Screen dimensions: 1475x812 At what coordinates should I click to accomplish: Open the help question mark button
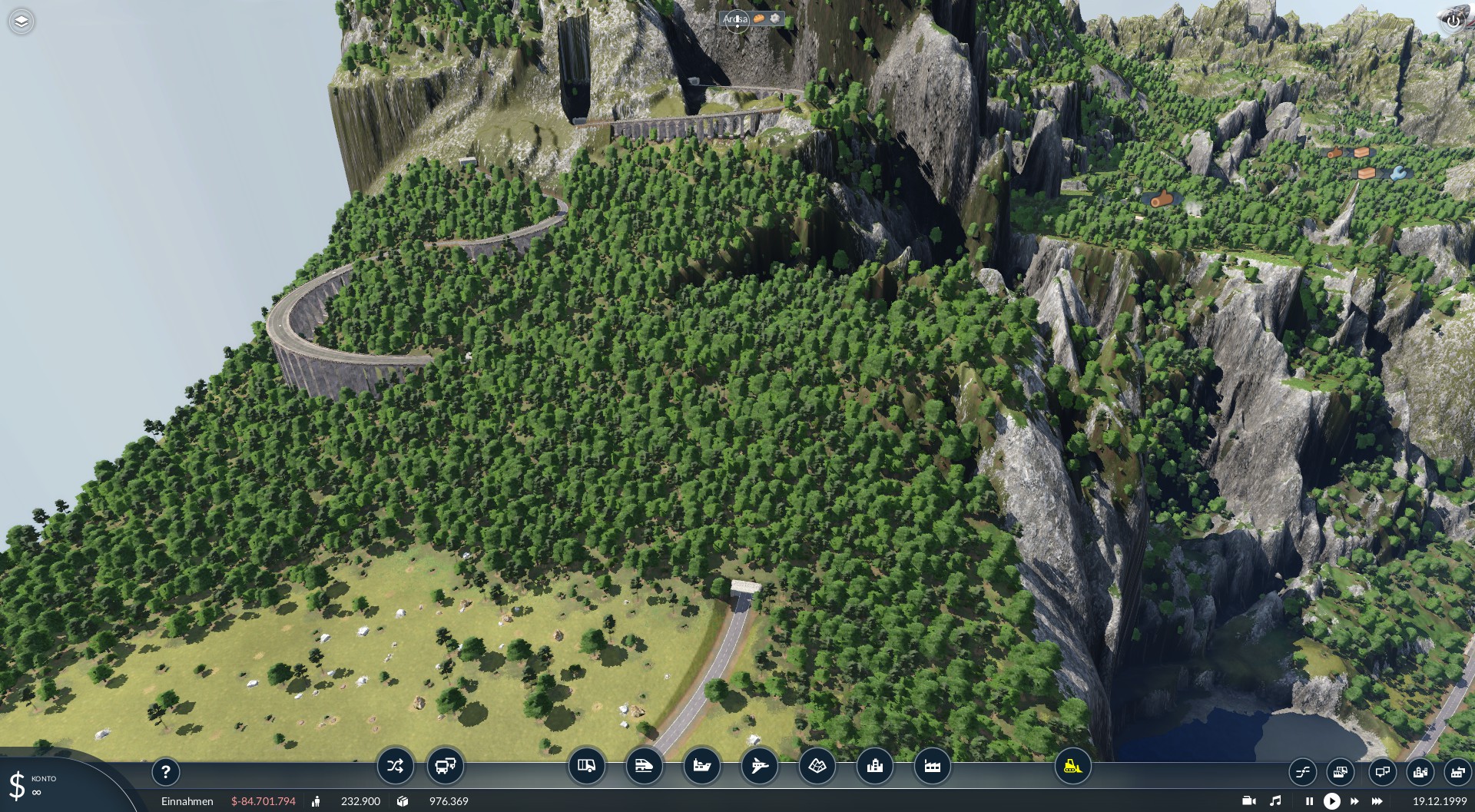coord(165,771)
